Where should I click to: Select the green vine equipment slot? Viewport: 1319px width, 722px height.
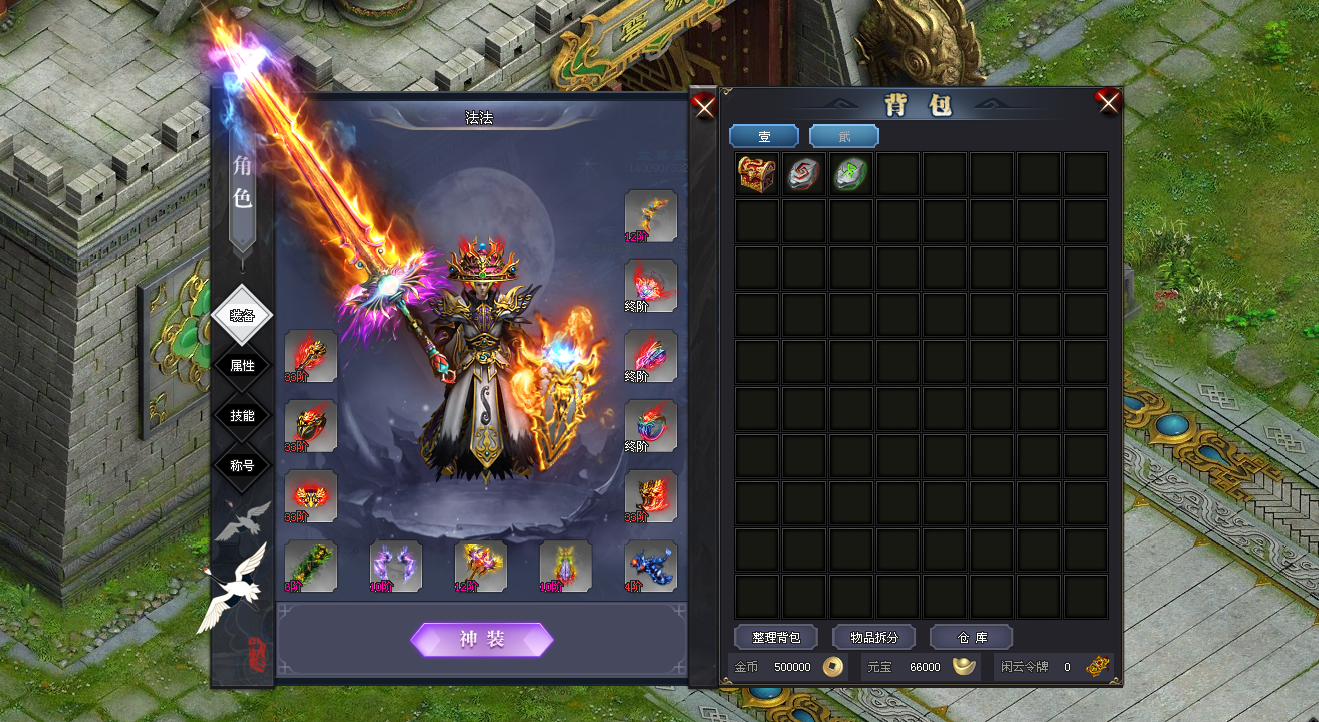click(311, 566)
